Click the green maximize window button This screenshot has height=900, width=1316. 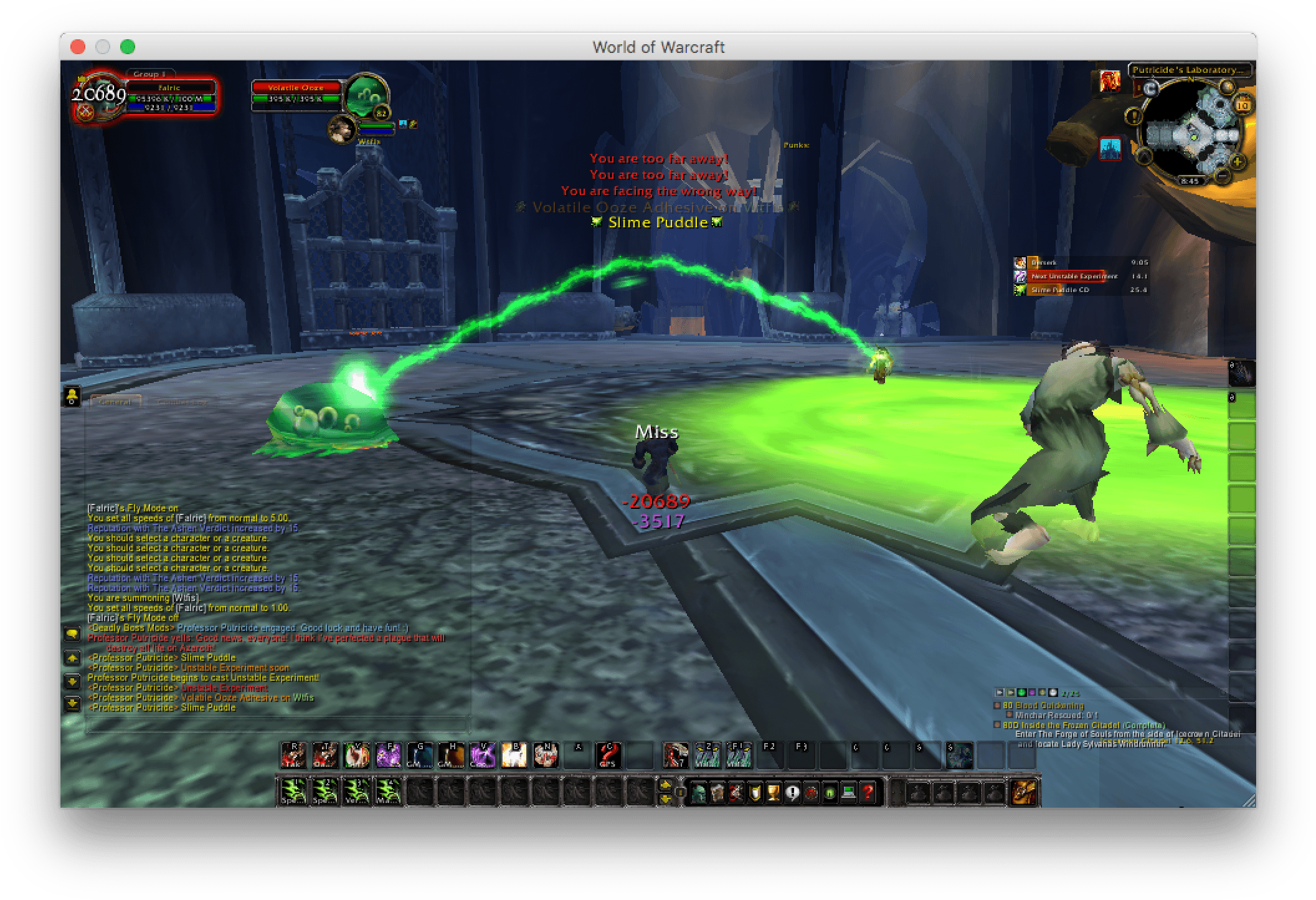click(x=128, y=47)
